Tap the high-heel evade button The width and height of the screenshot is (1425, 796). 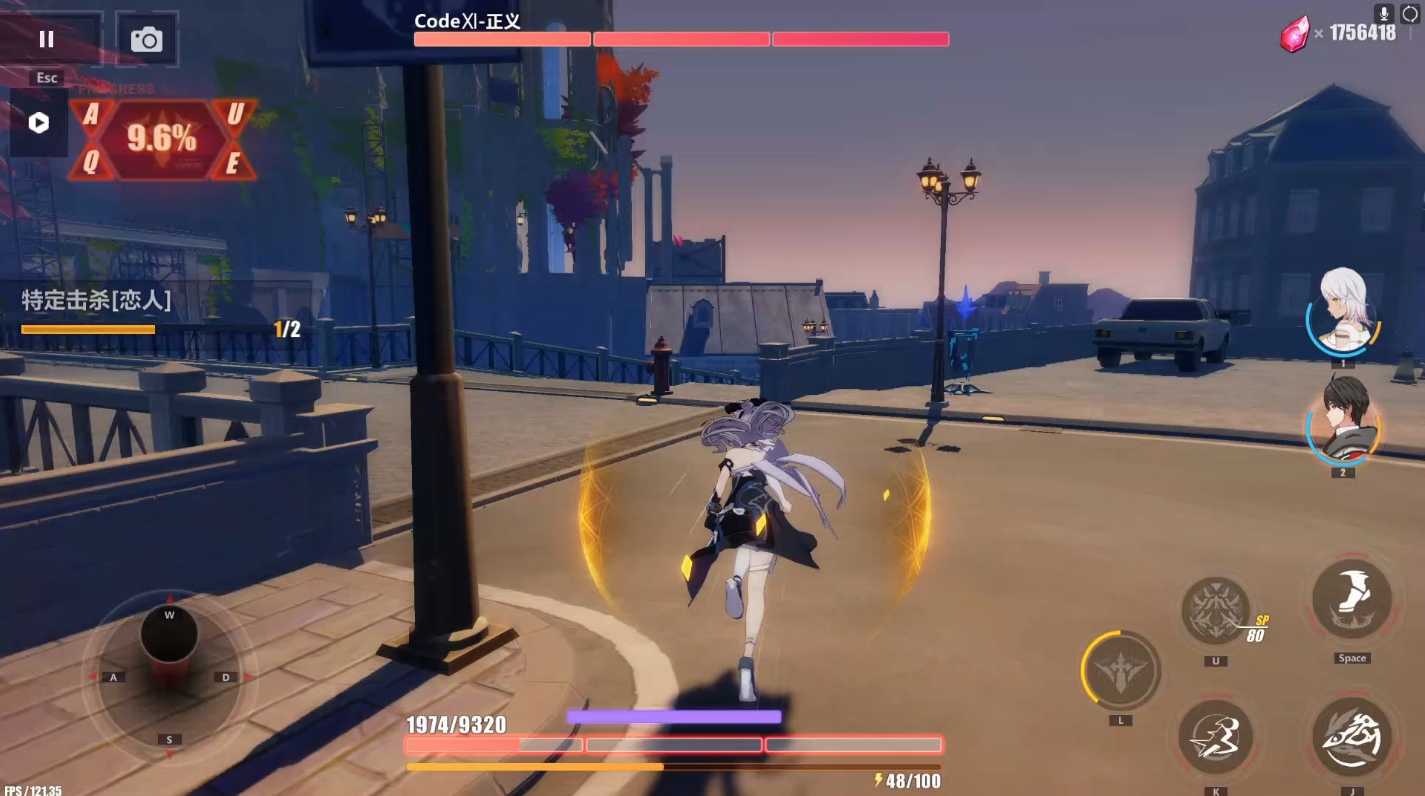tap(1351, 600)
